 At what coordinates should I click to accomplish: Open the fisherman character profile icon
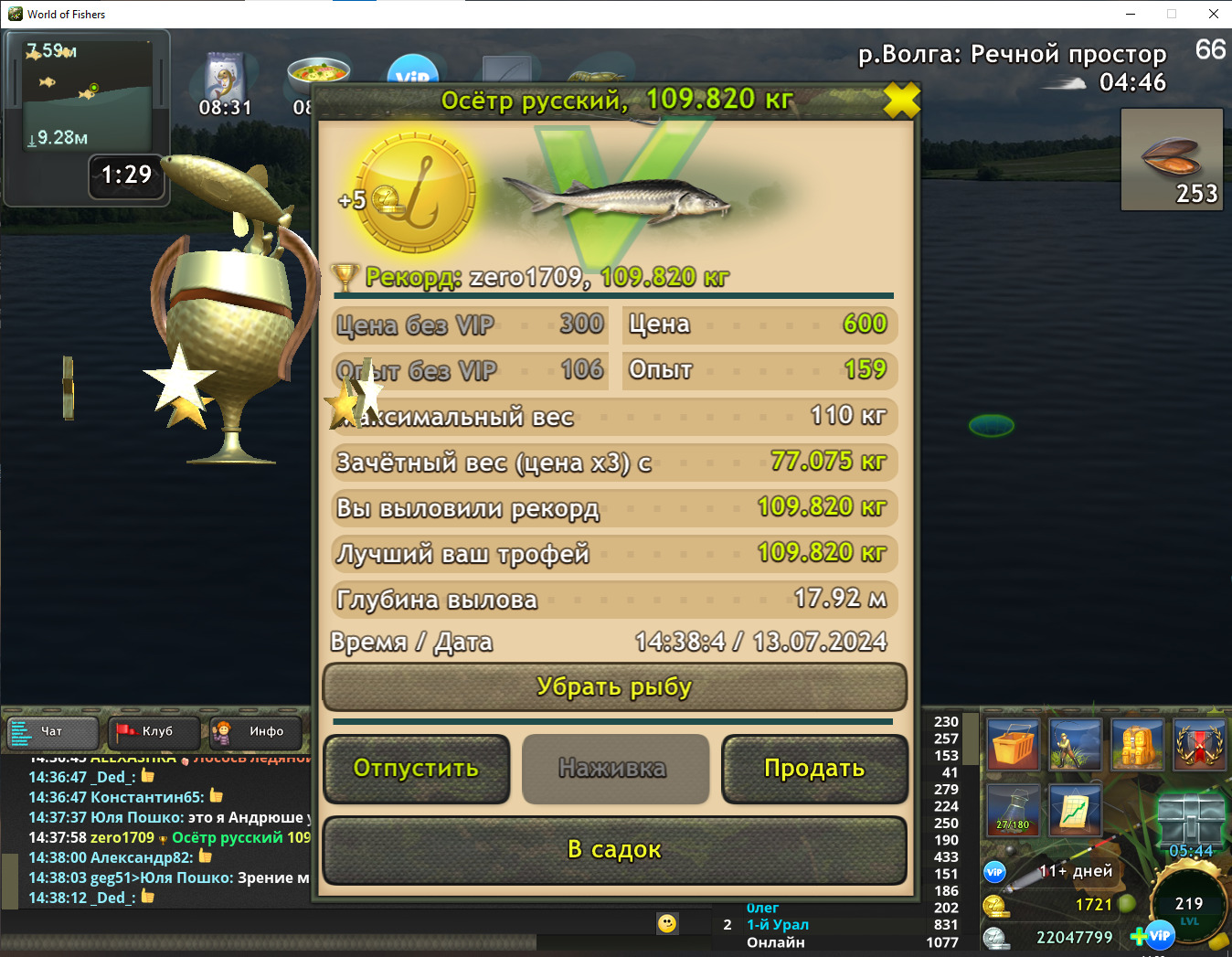1075,744
